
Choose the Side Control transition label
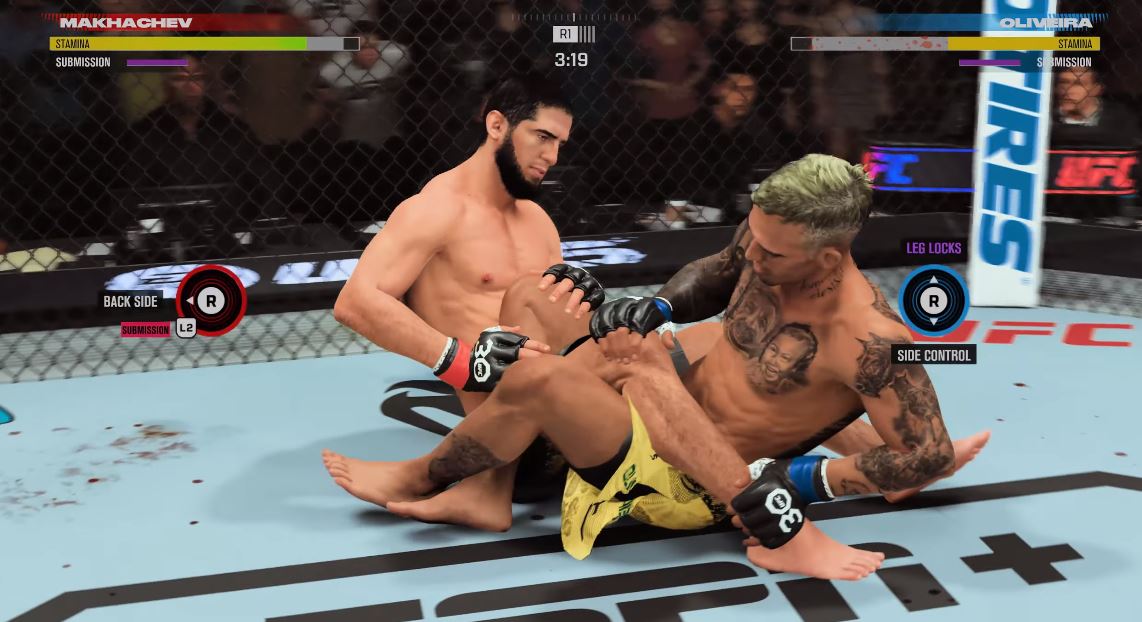(933, 355)
